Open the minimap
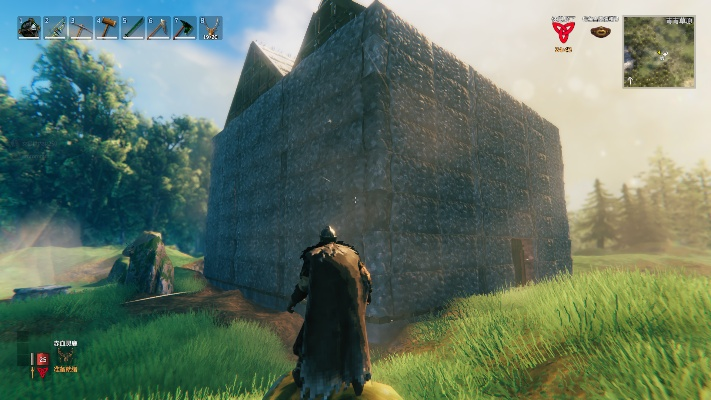Viewport: 711px width, 400px height. click(x=659, y=51)
